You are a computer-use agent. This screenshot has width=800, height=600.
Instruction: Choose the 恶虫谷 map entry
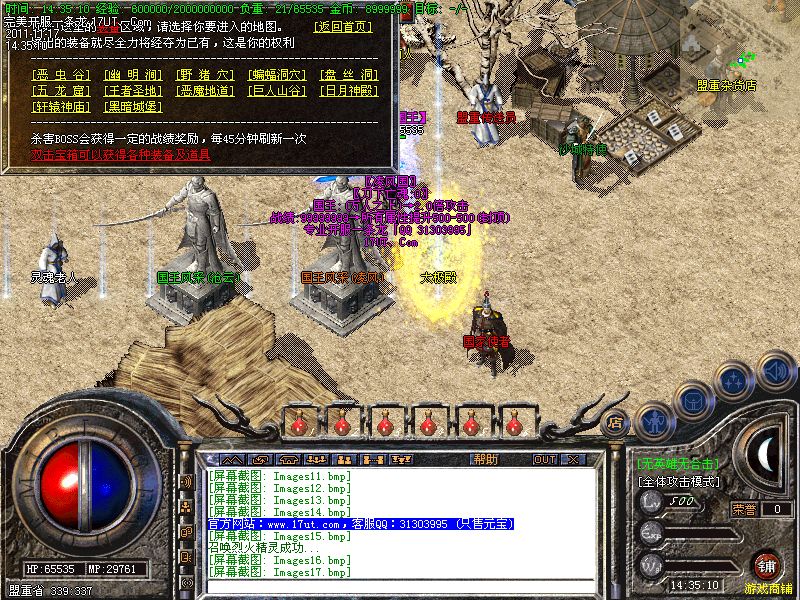61,75
